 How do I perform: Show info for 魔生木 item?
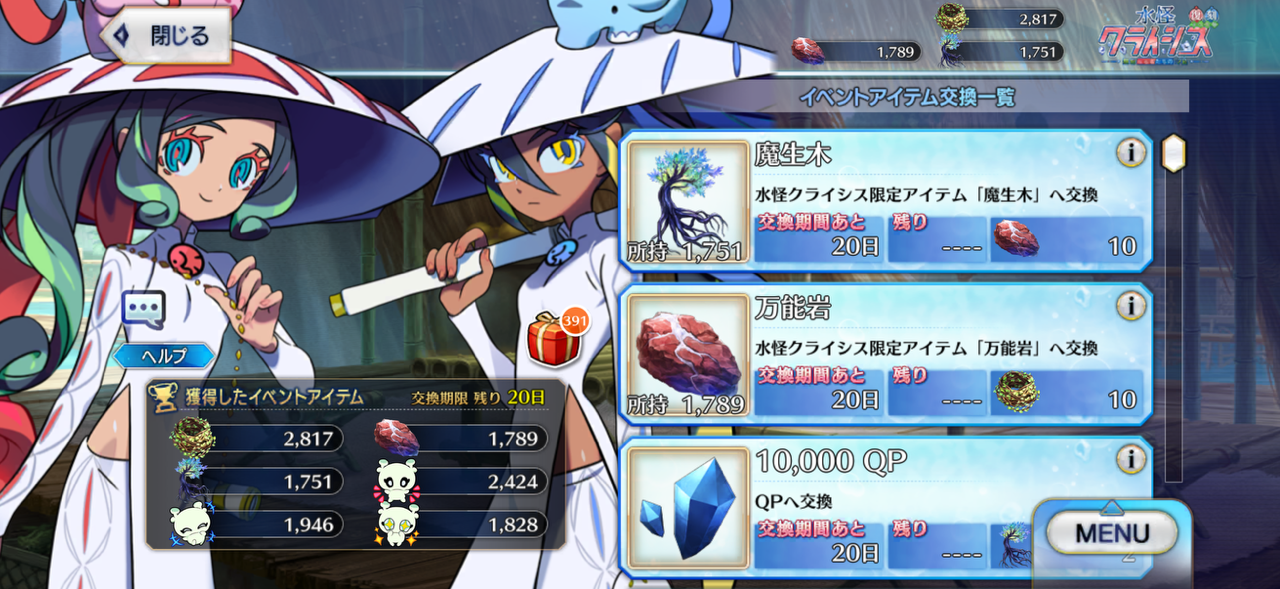[1131, 153]
